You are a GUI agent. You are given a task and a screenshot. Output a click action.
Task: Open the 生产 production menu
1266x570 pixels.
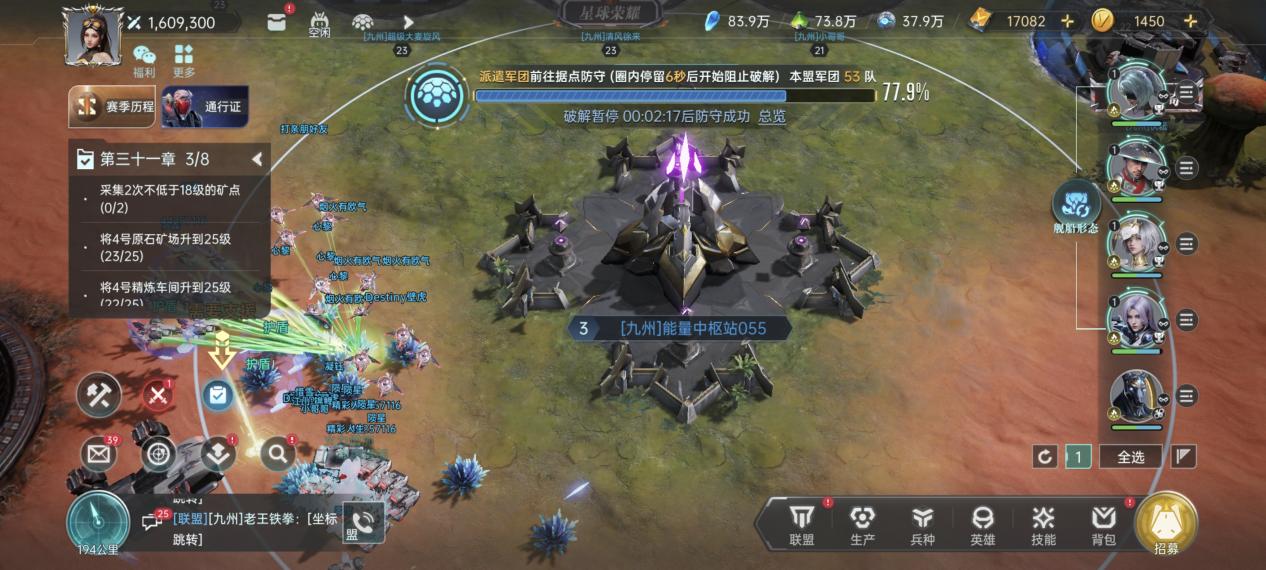(862, 524)
